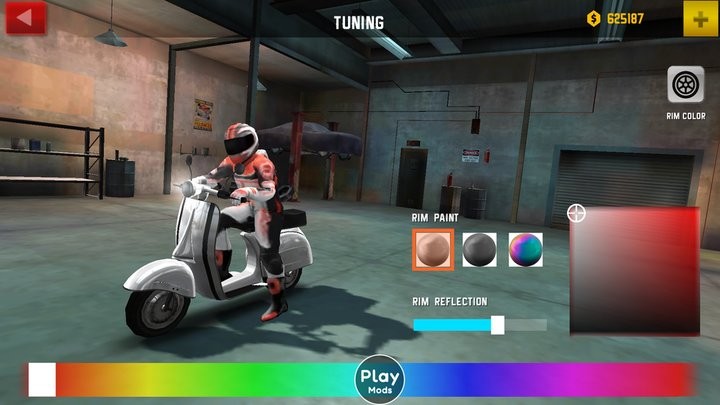720x405 pixels.
Task: Tap the PlayMods round logo badge
Action: tap(380, 380)
